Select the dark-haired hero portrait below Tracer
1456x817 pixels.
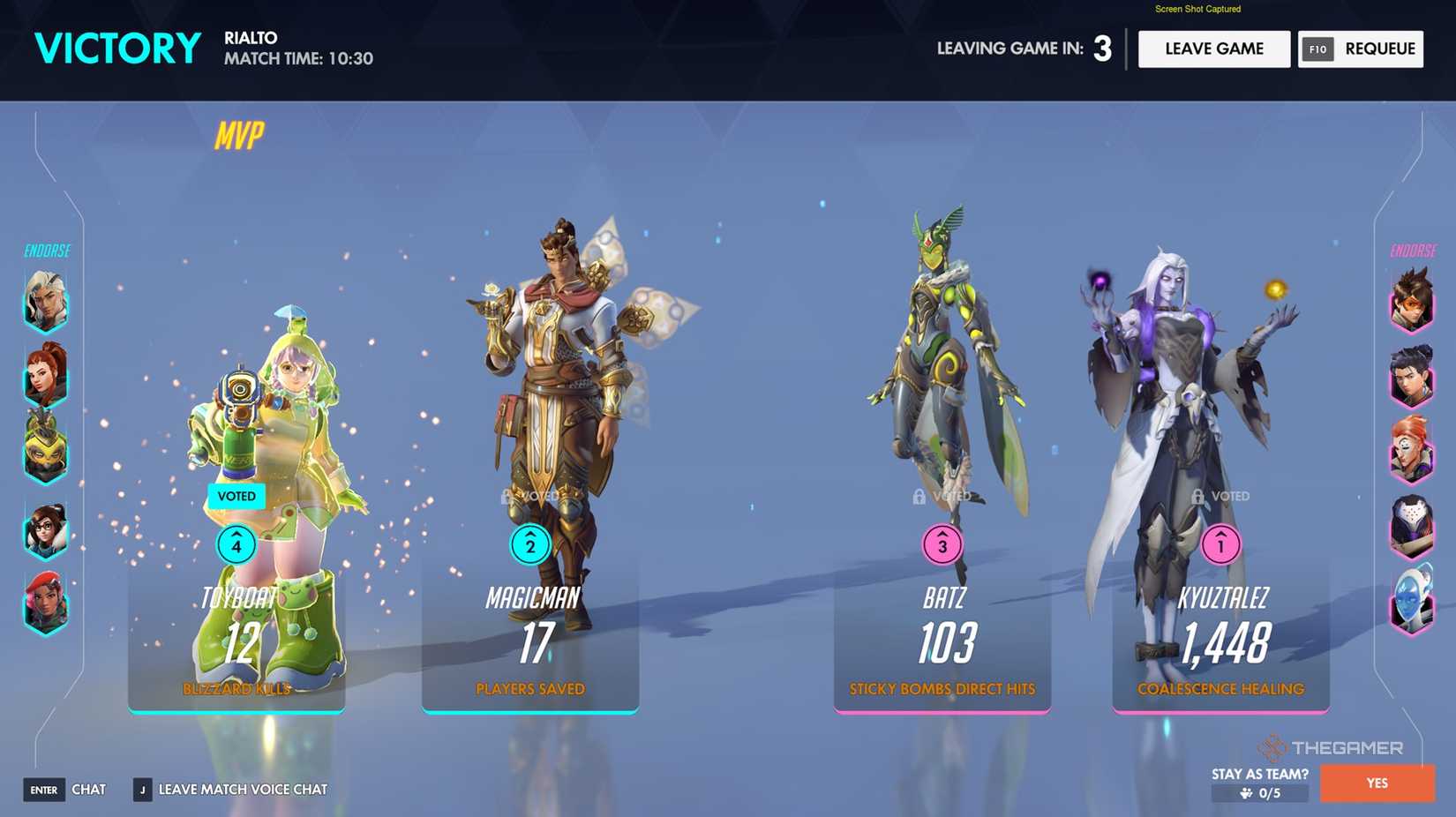click(x=1411, y=378)
